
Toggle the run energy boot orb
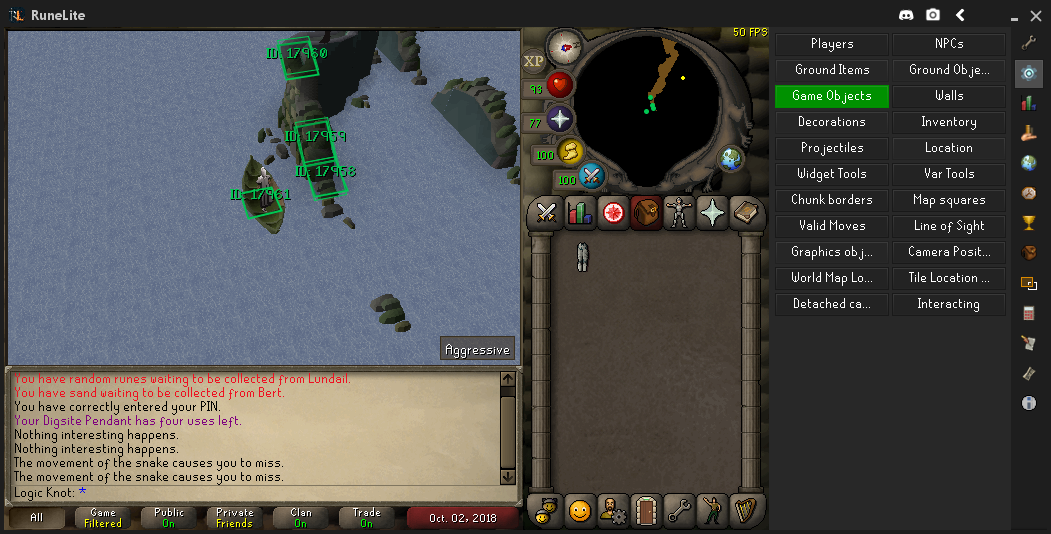point(568,153)
